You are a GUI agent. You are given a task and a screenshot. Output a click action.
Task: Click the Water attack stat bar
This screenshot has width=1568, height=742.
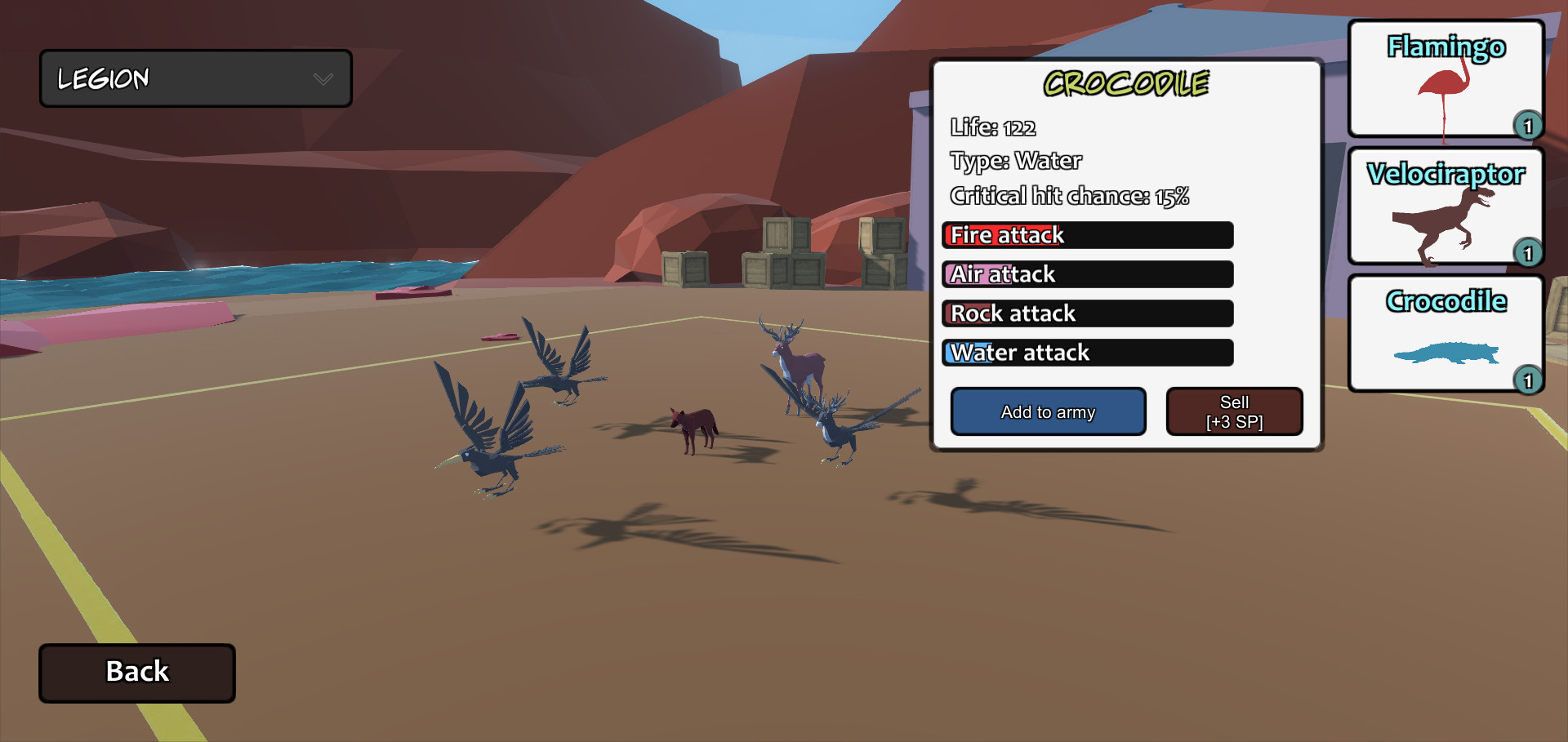(1087, 353)
